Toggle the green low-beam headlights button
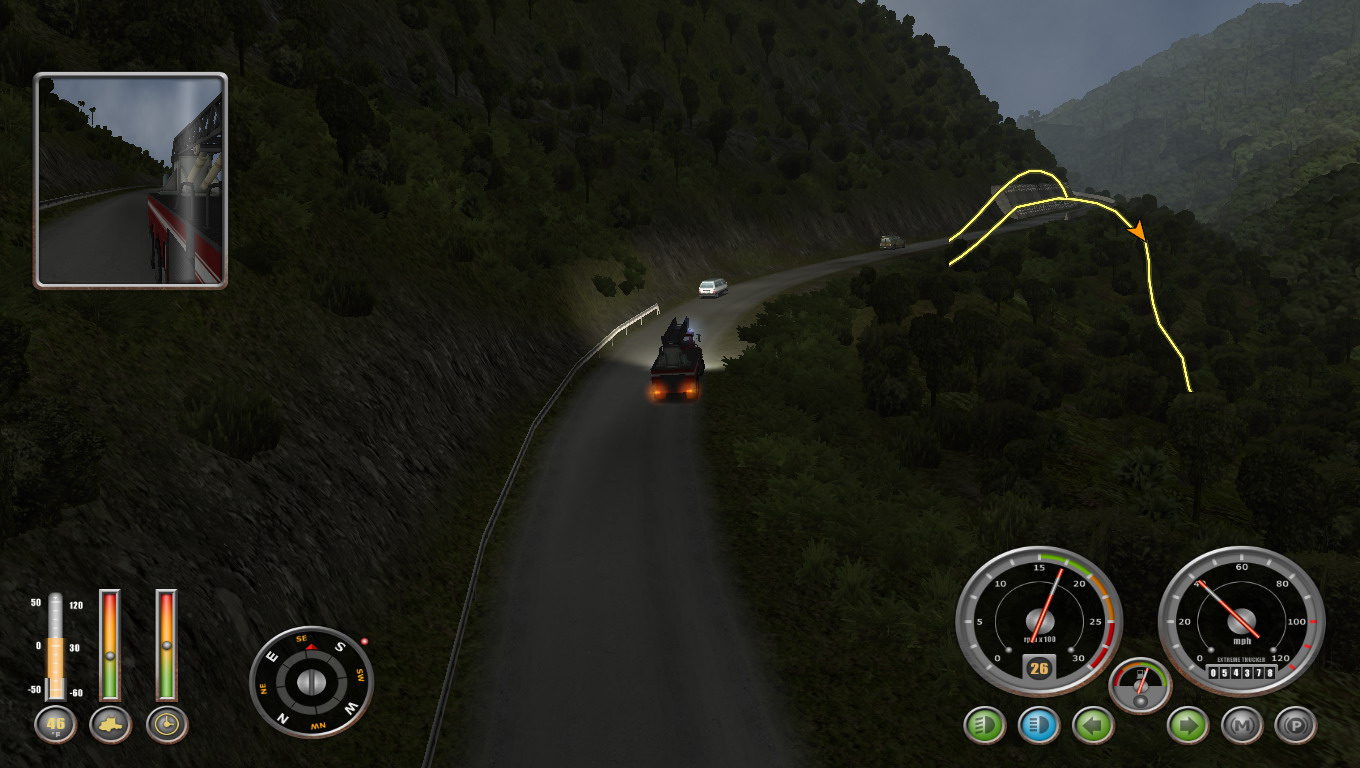The image size is (1360, 768). (x=985, y=725)
